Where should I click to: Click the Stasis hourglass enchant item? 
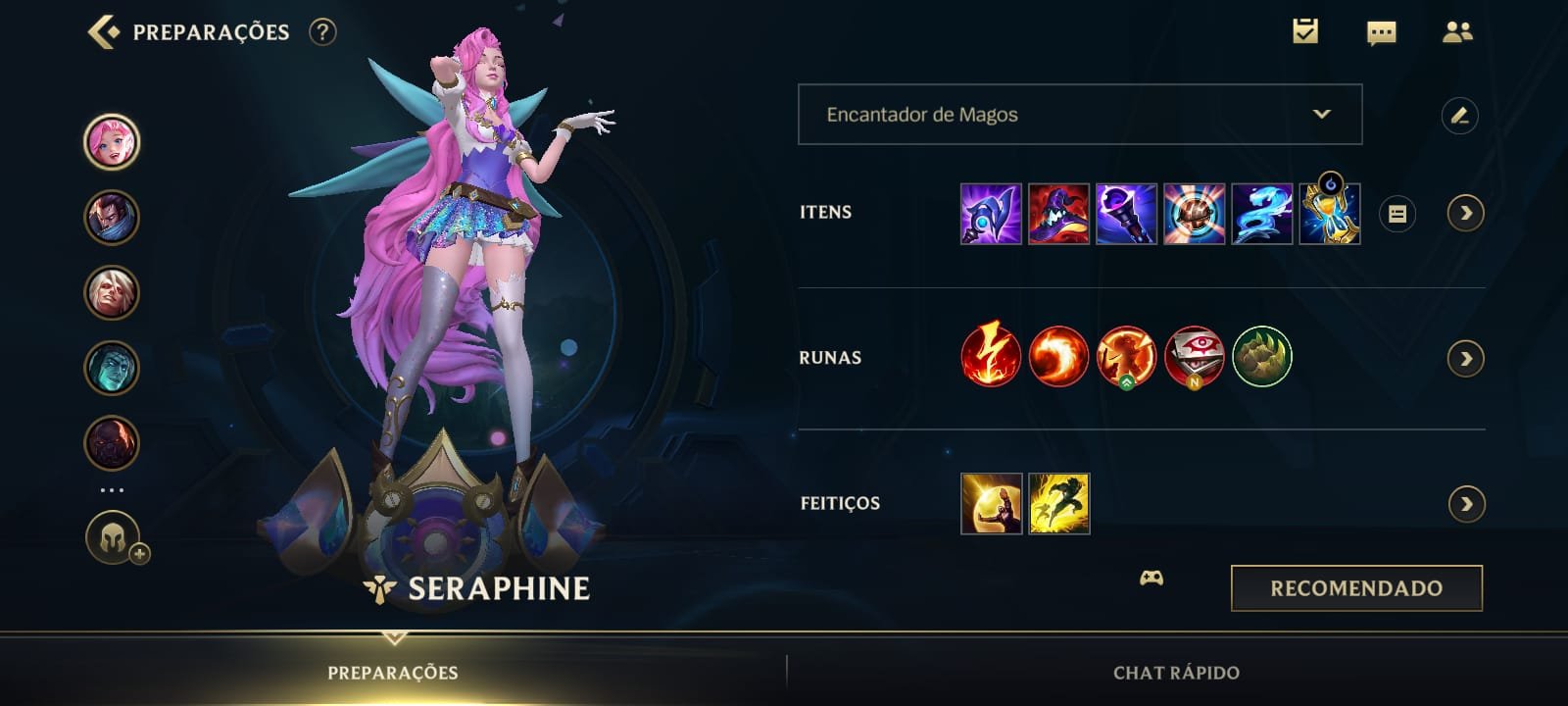point(1330,213)
